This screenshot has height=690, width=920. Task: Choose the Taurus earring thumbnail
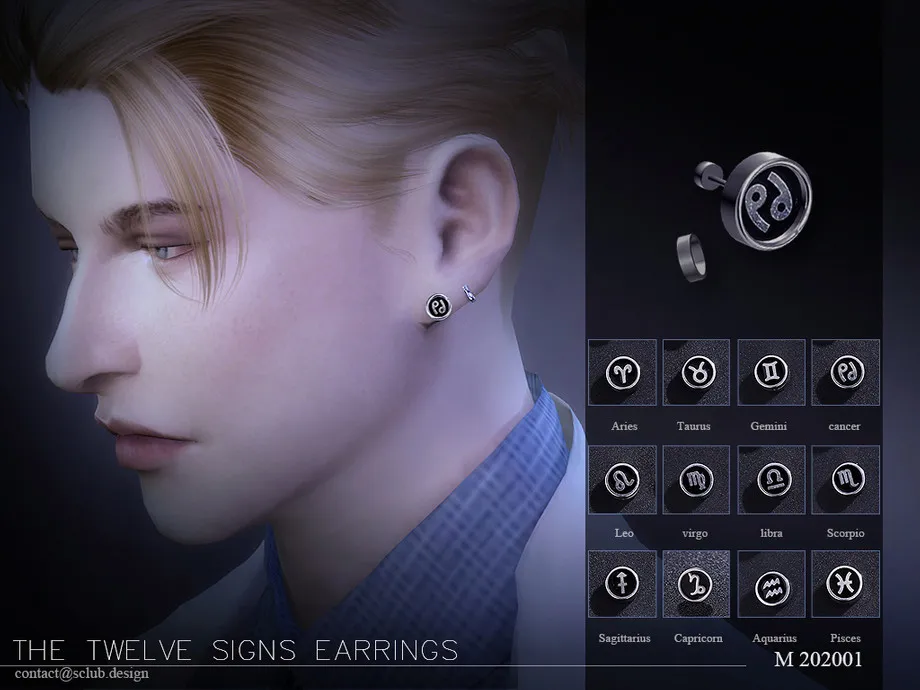pyautogui.click(x=697, y=373)
